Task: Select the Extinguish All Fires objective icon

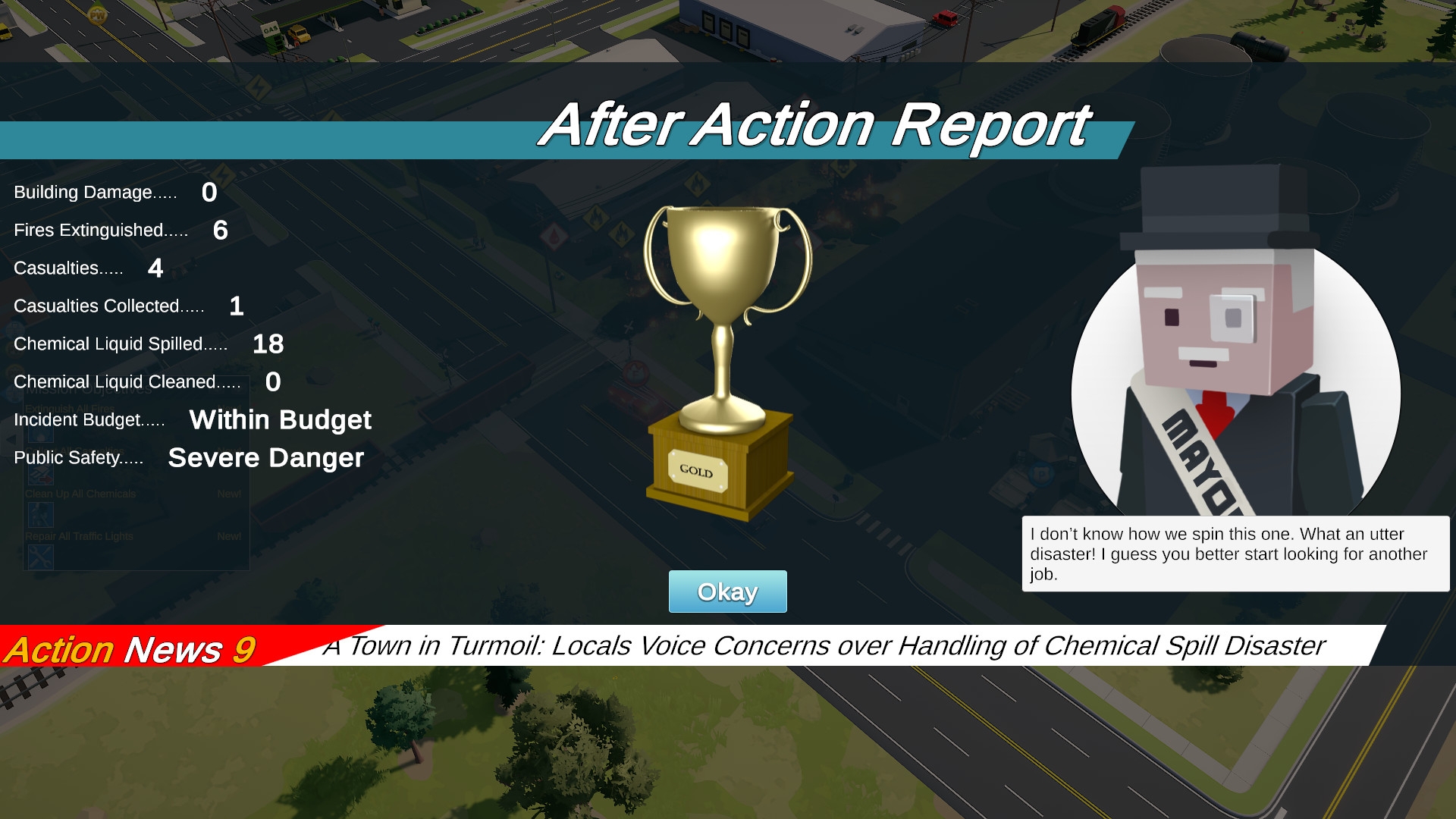Action: pyautogui.click(x=42, y=435)
